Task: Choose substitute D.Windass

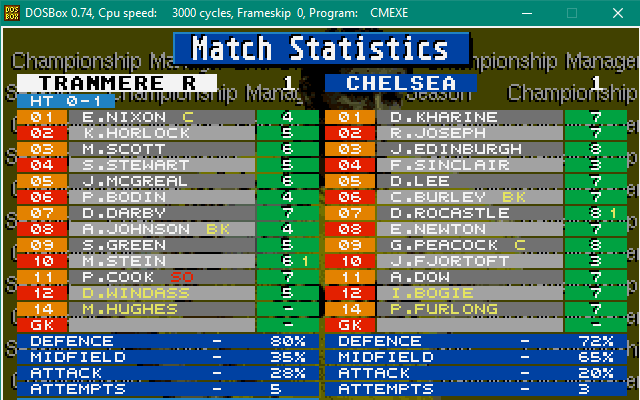Action: click(130, 293)
